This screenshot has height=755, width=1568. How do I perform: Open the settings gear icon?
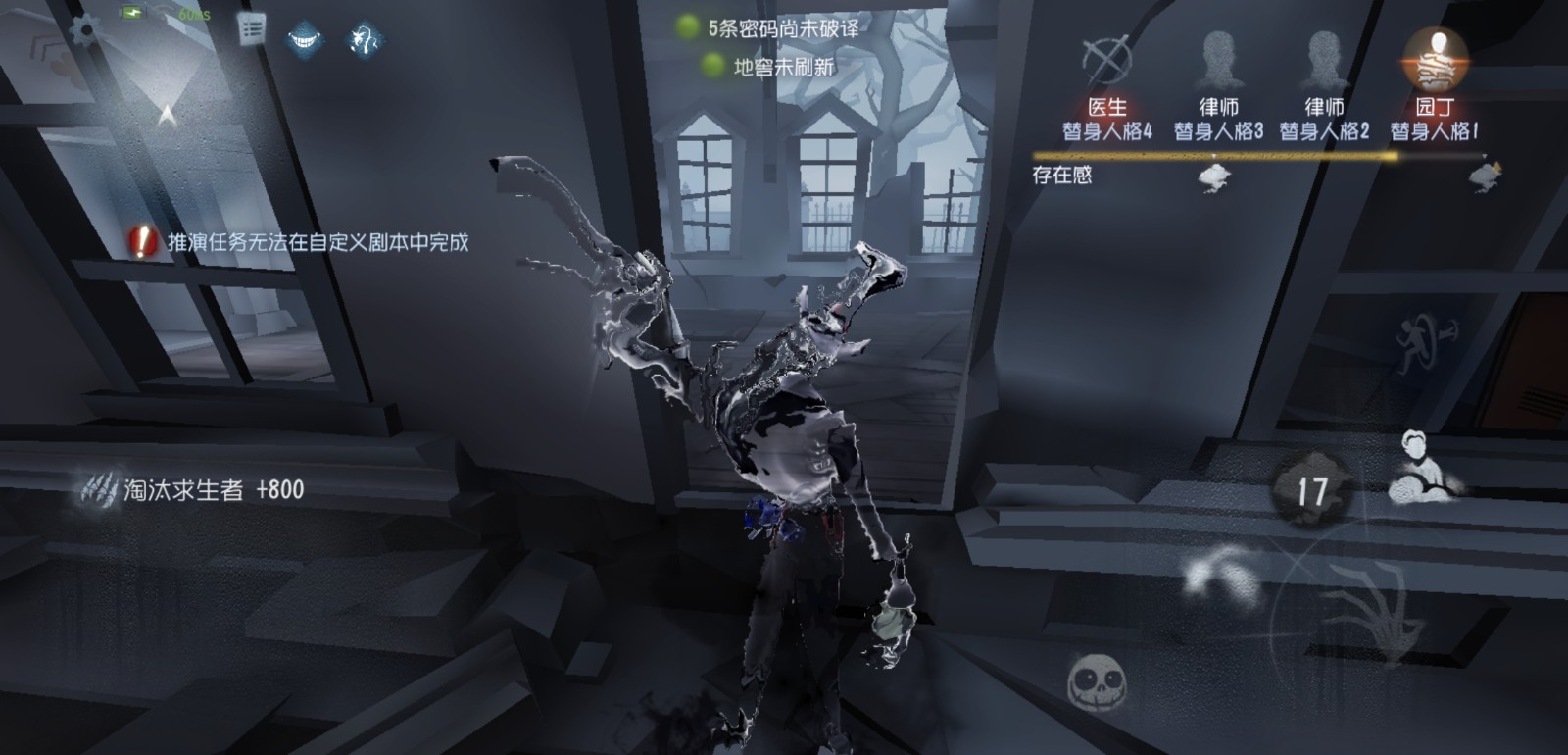tap(83, 30)
